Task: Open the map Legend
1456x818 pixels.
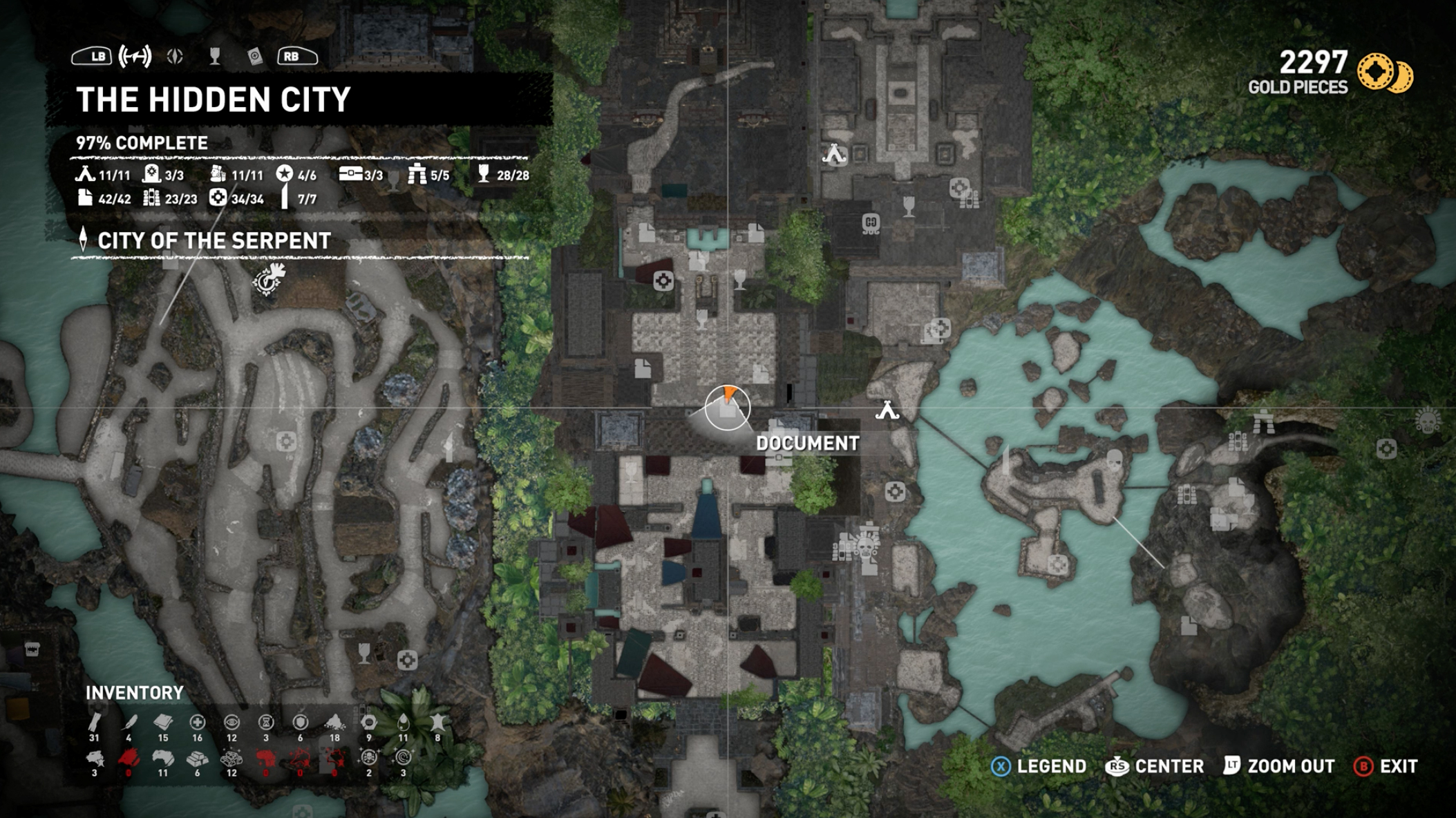Action: (1039, 766)
